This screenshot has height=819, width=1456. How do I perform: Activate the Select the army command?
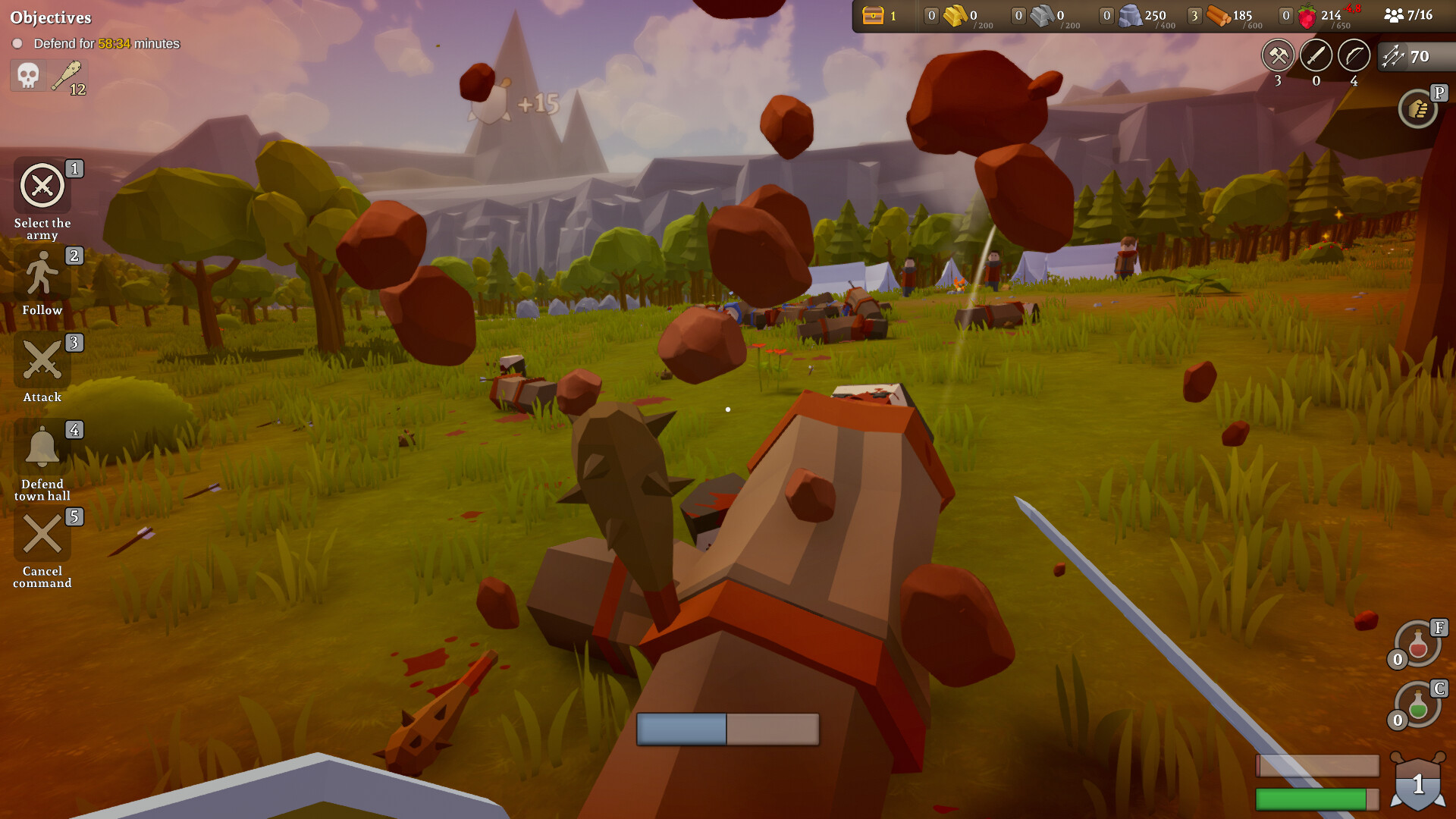coord(42,186)
